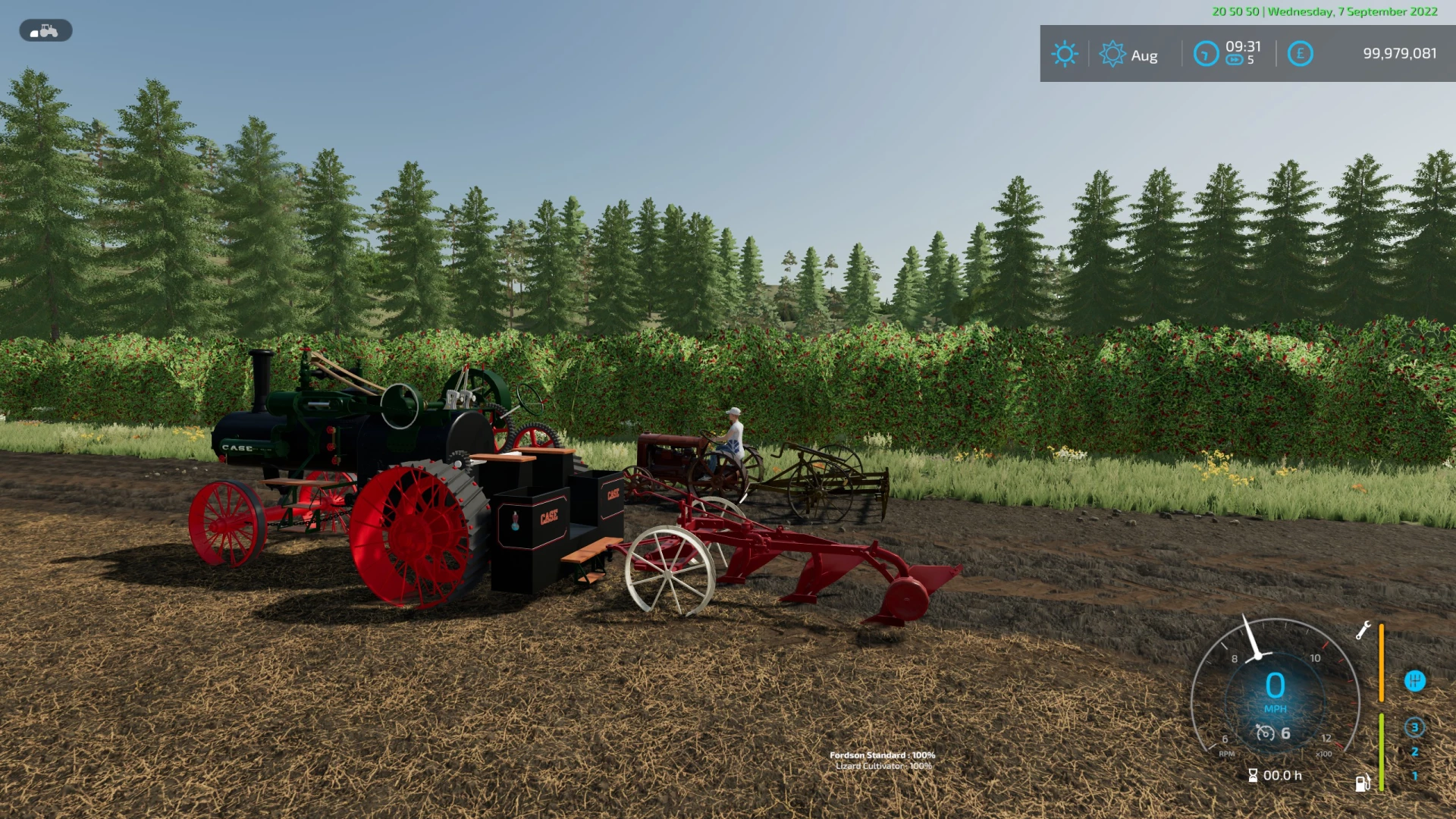Toggle gear range 1 indicator

[x=1415, y=777]
